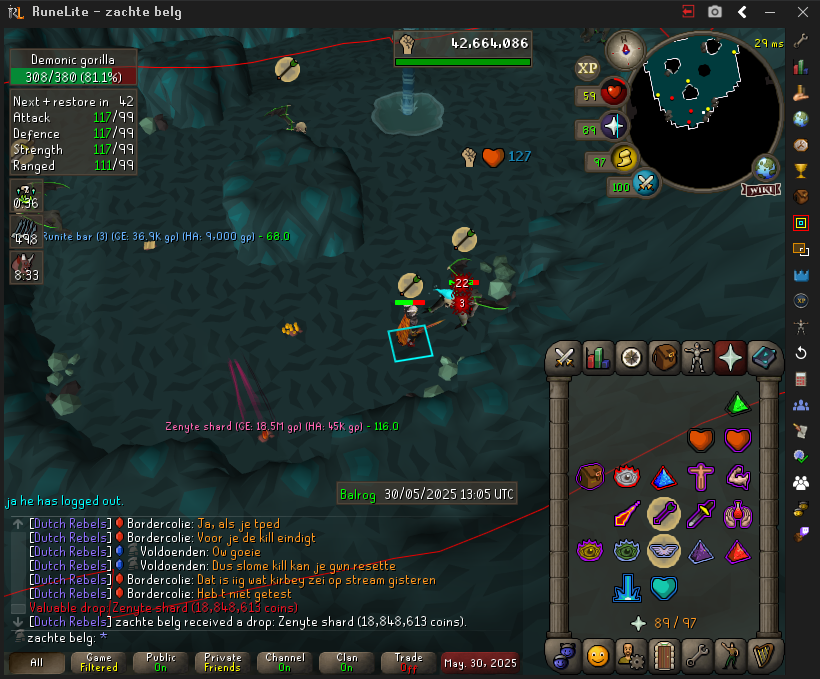The height and width of the screenshot is (679, 820).
Task: Open the Music player harp tab
Action: 764,656
